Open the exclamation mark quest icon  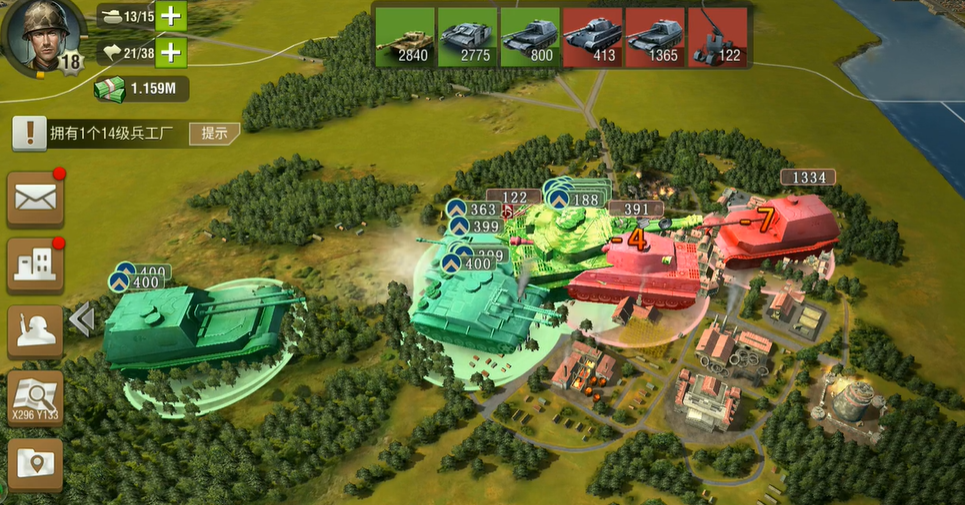[x=30, y=133]
